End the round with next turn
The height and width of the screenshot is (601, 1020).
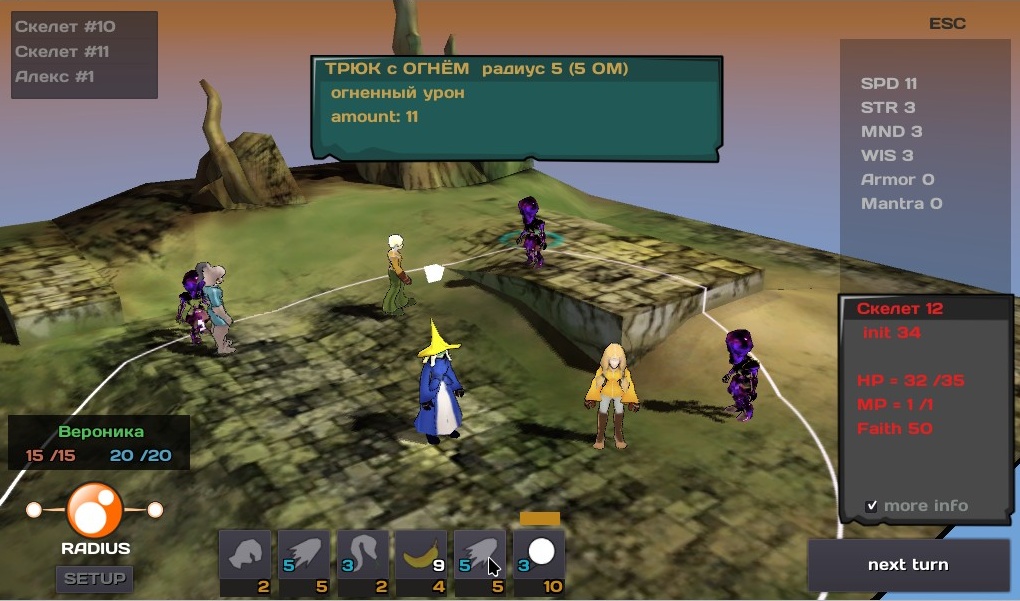[908, 565]
